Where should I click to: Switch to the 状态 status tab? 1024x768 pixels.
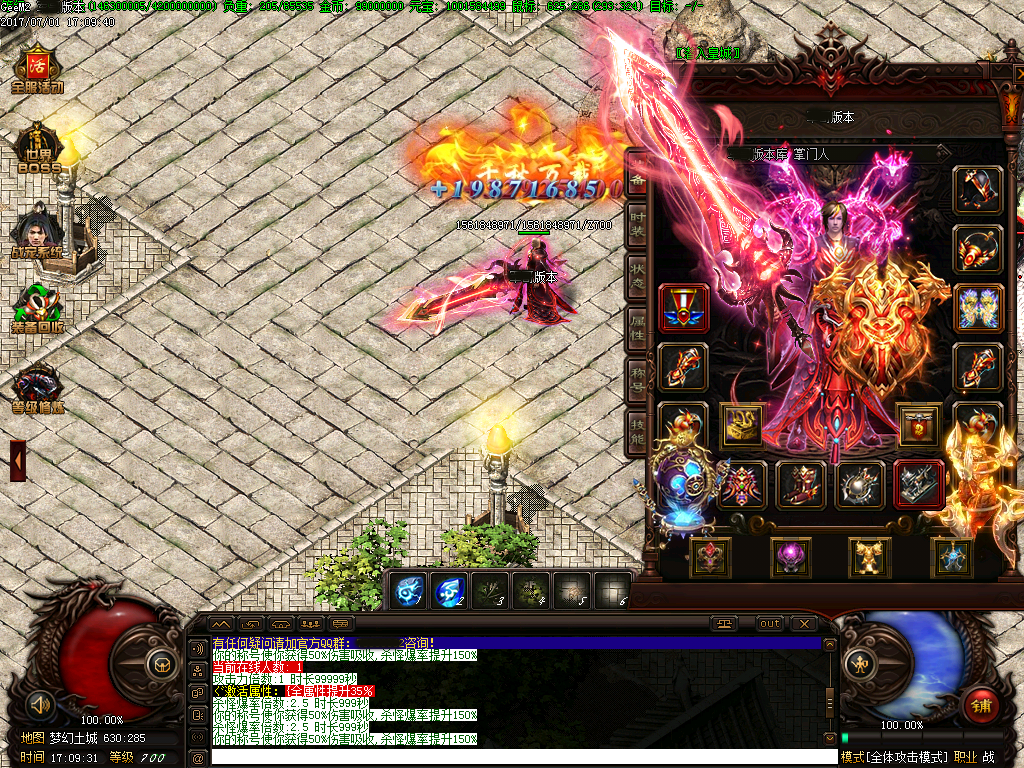pos(637,274)
